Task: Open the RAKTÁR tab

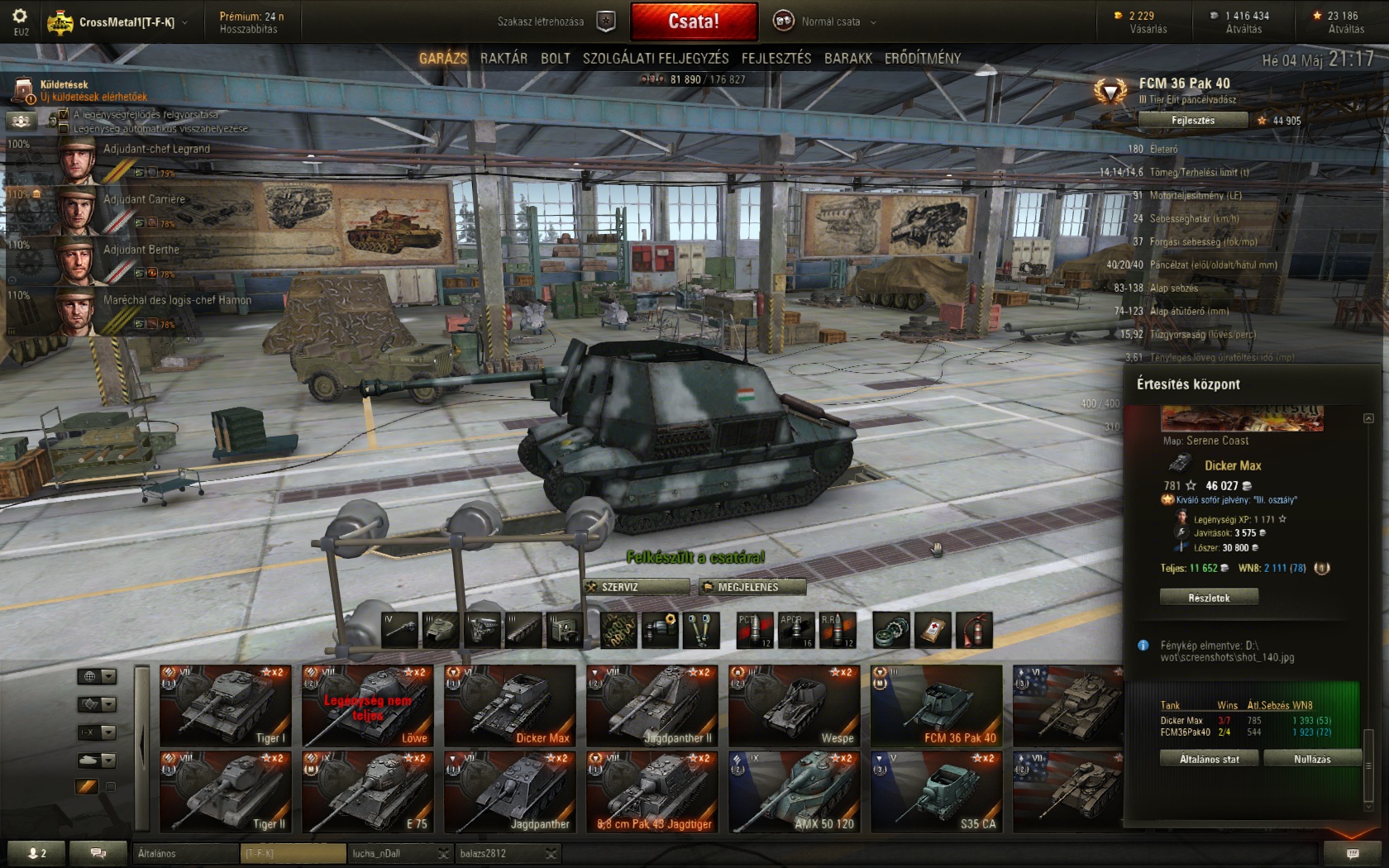Action: [x=504, y=58]
